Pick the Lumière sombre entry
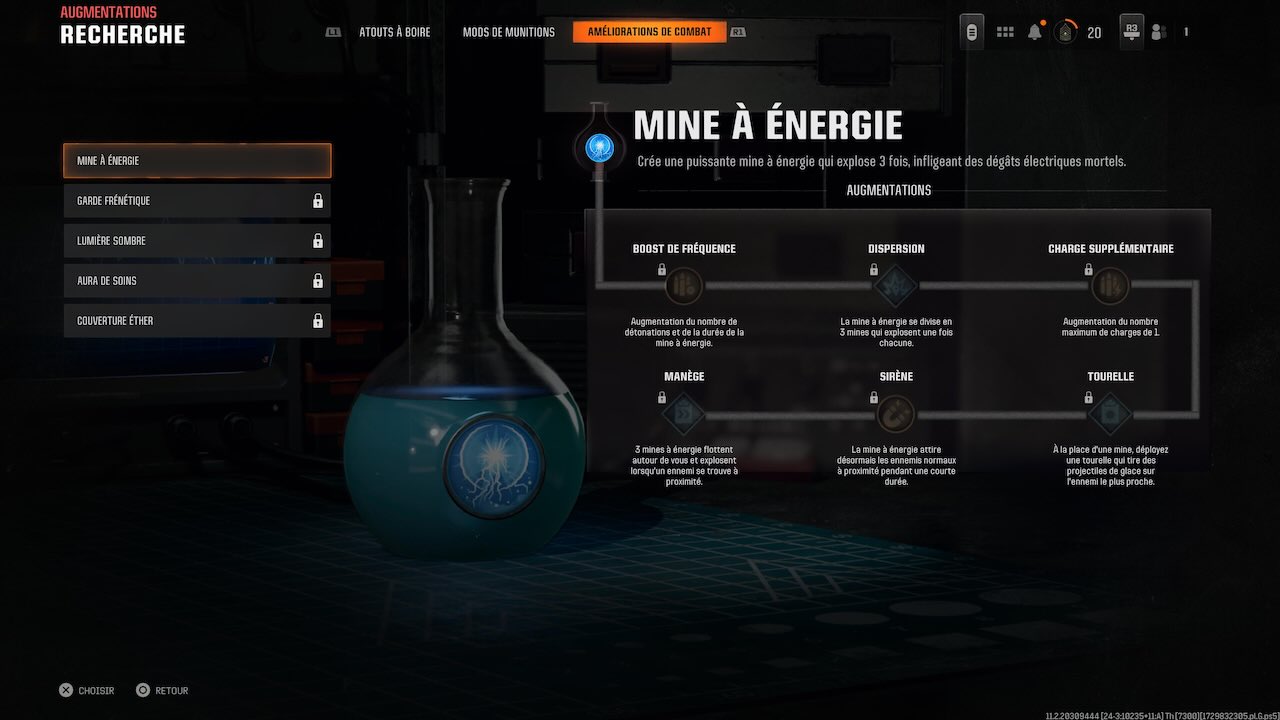The height and width of the screenshot is (720, 1280). (197, 241)
